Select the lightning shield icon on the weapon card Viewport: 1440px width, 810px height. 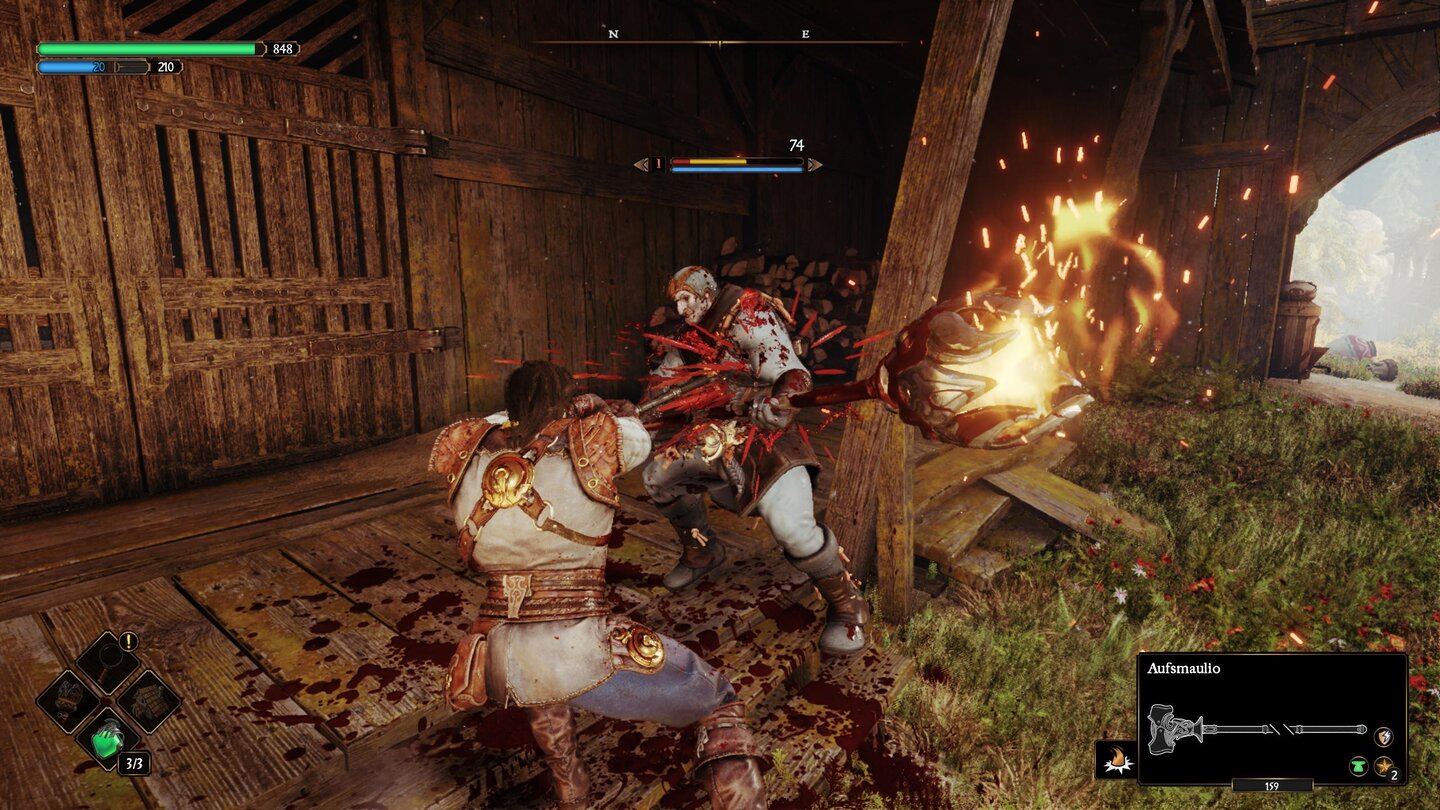1384,737
